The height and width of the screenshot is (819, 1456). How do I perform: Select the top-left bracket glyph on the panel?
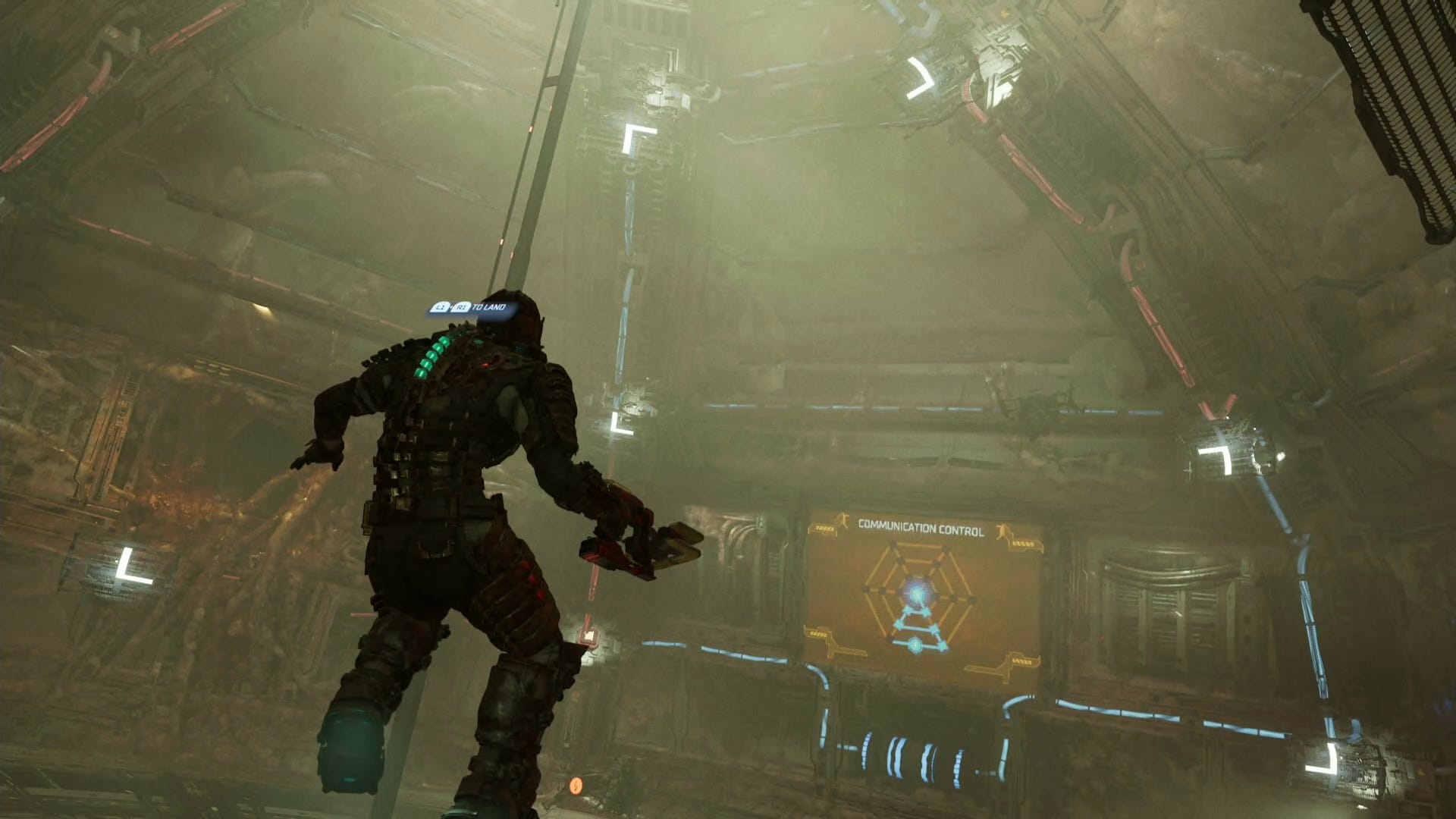pos(827,528)
